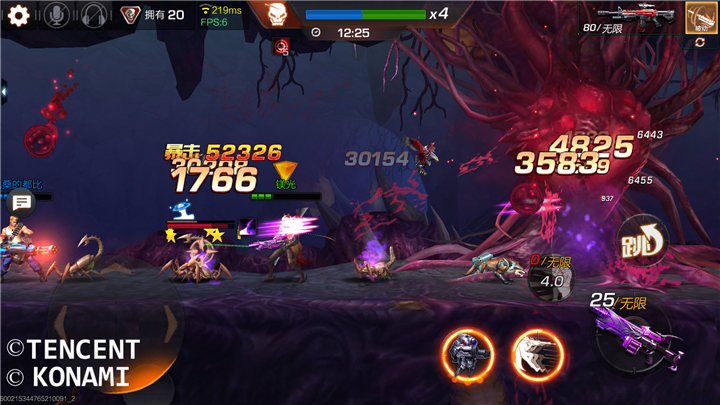Viewport: 720px width, 405px height.
Task: Activate the dash strike skill
Action: [x=538, y=355]
